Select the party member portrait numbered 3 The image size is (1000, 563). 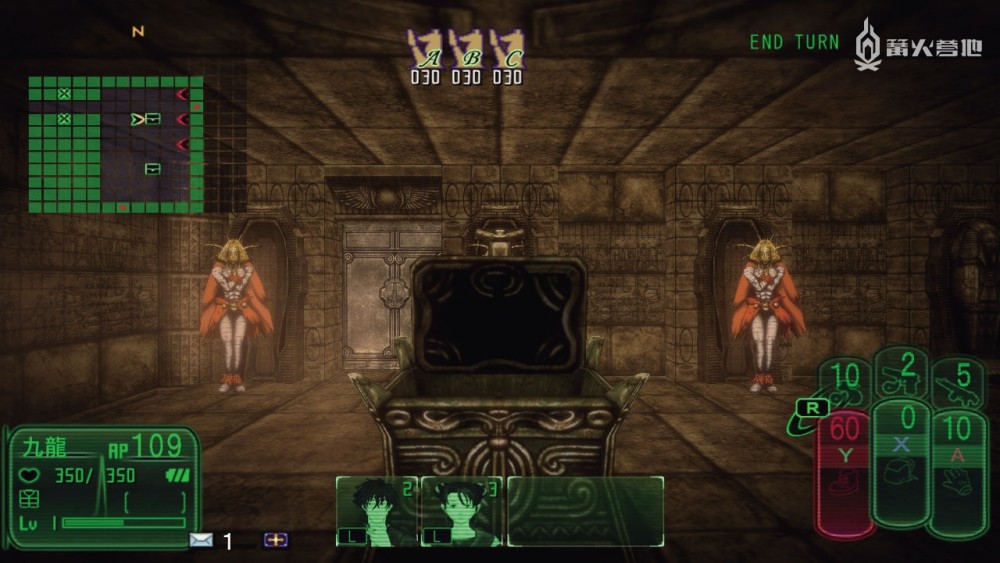[x=462, y=510]
